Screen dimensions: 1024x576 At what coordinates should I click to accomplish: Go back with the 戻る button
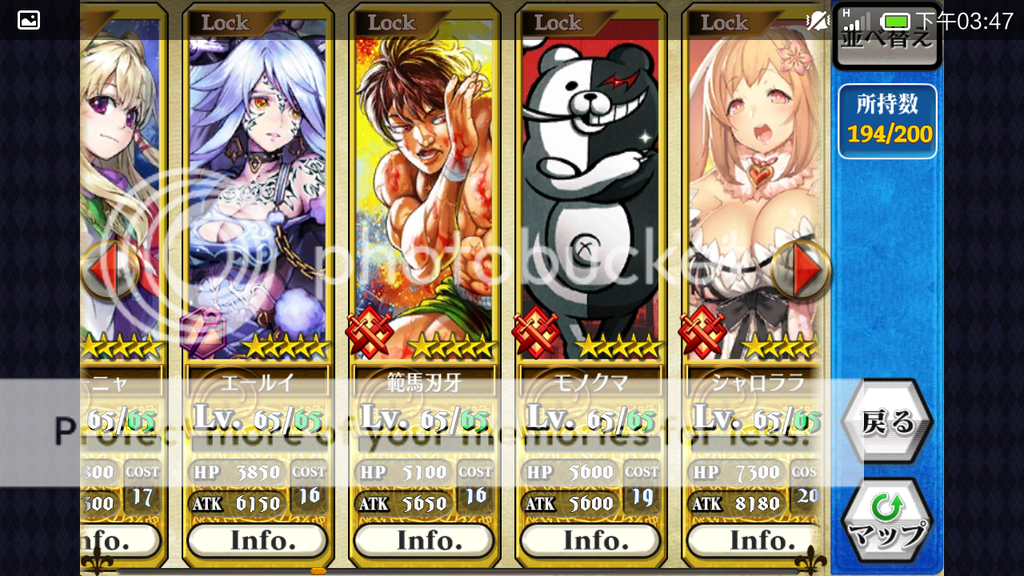(x=887, y=422)
